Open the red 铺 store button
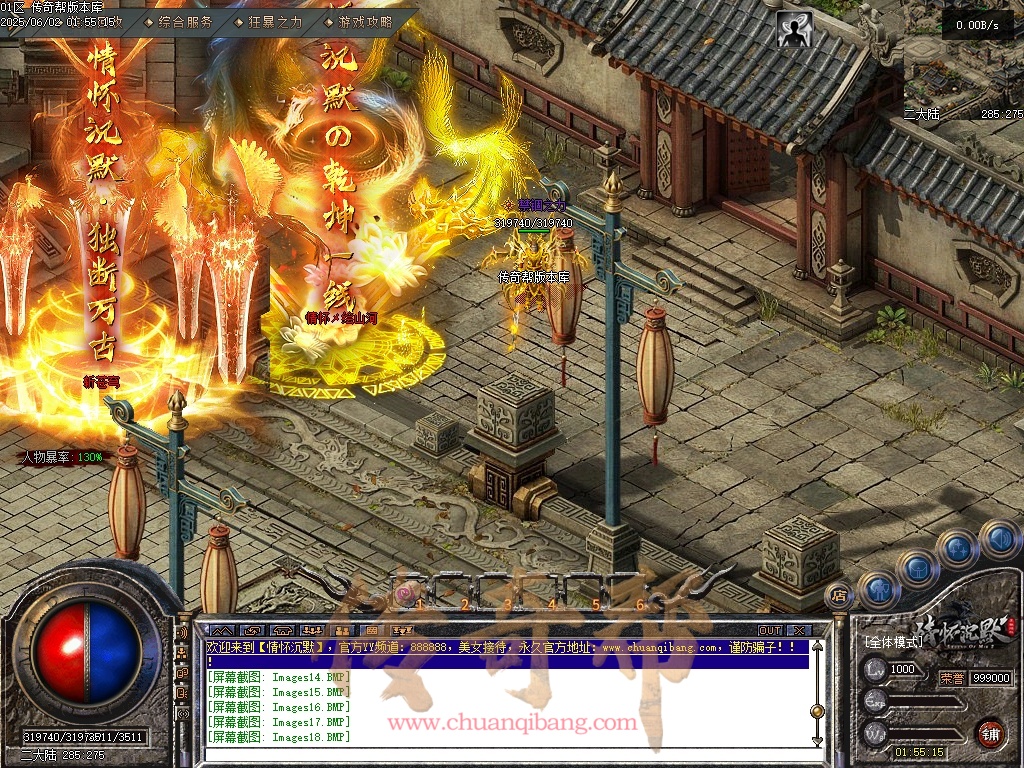Viewport: 1024px width, 768px height. (x=991, y=733)
